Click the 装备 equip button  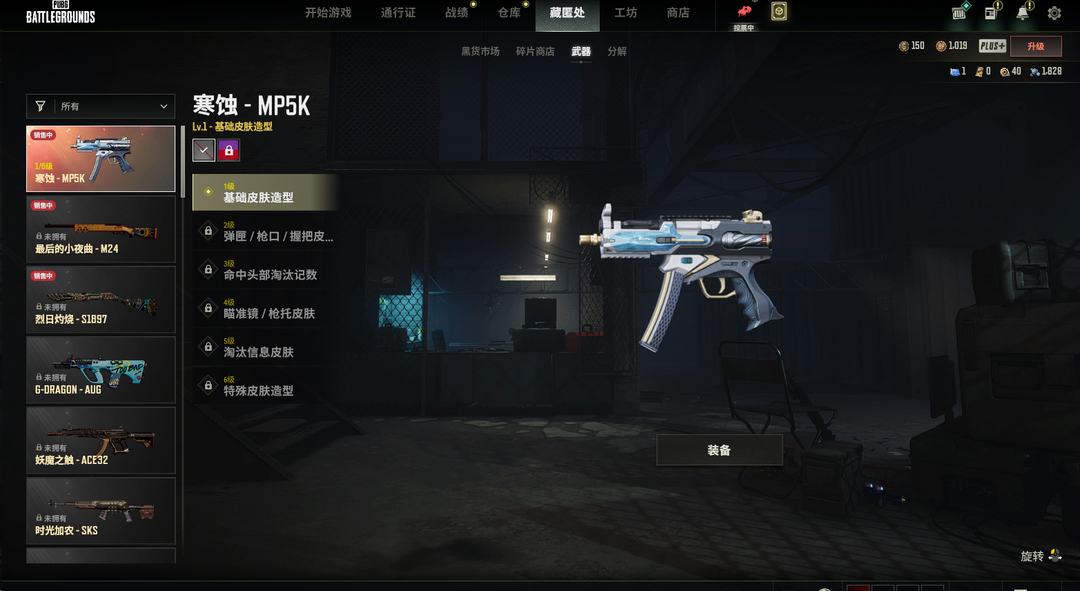pyautogui.click(x=719, y=450)
